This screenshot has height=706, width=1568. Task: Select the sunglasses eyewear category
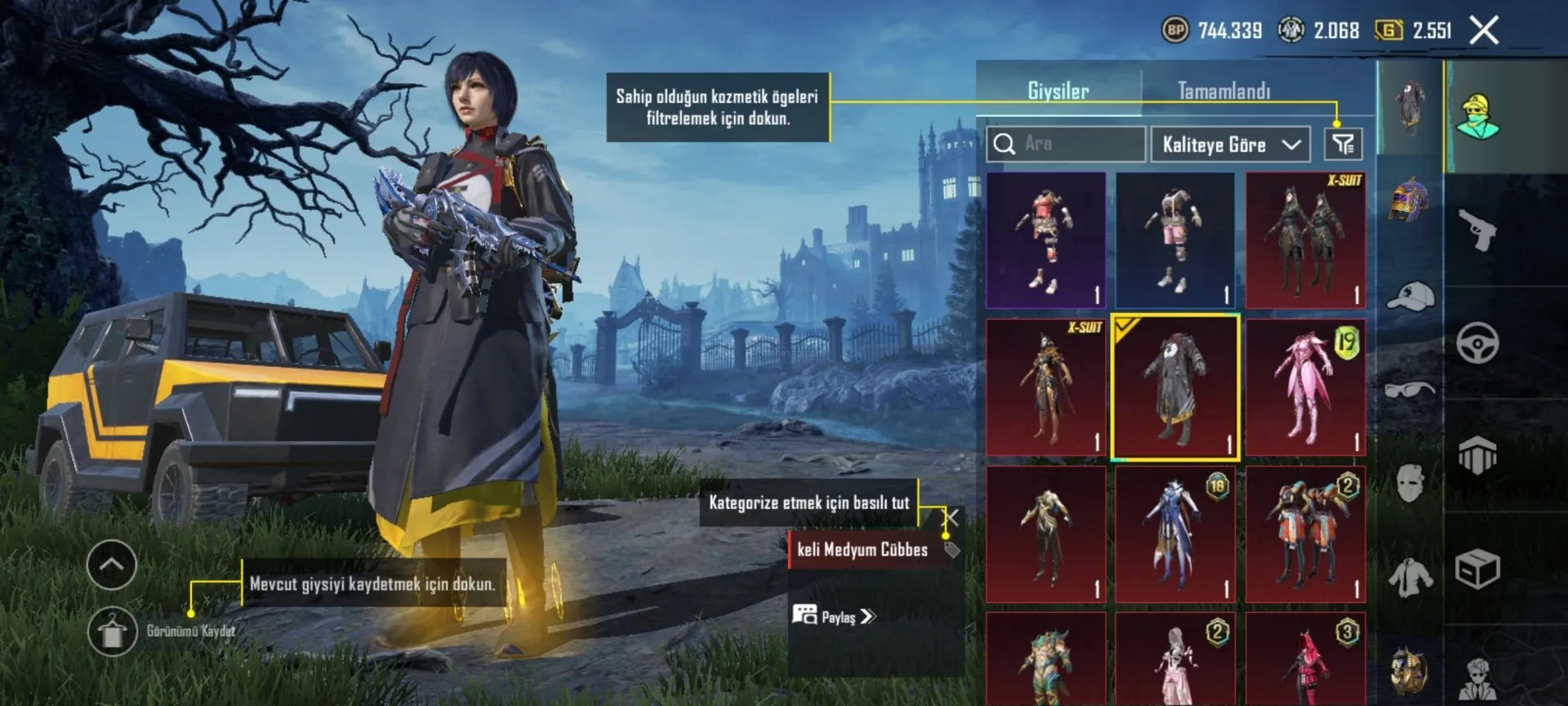pyautogui.click(x=1410, y=389)
